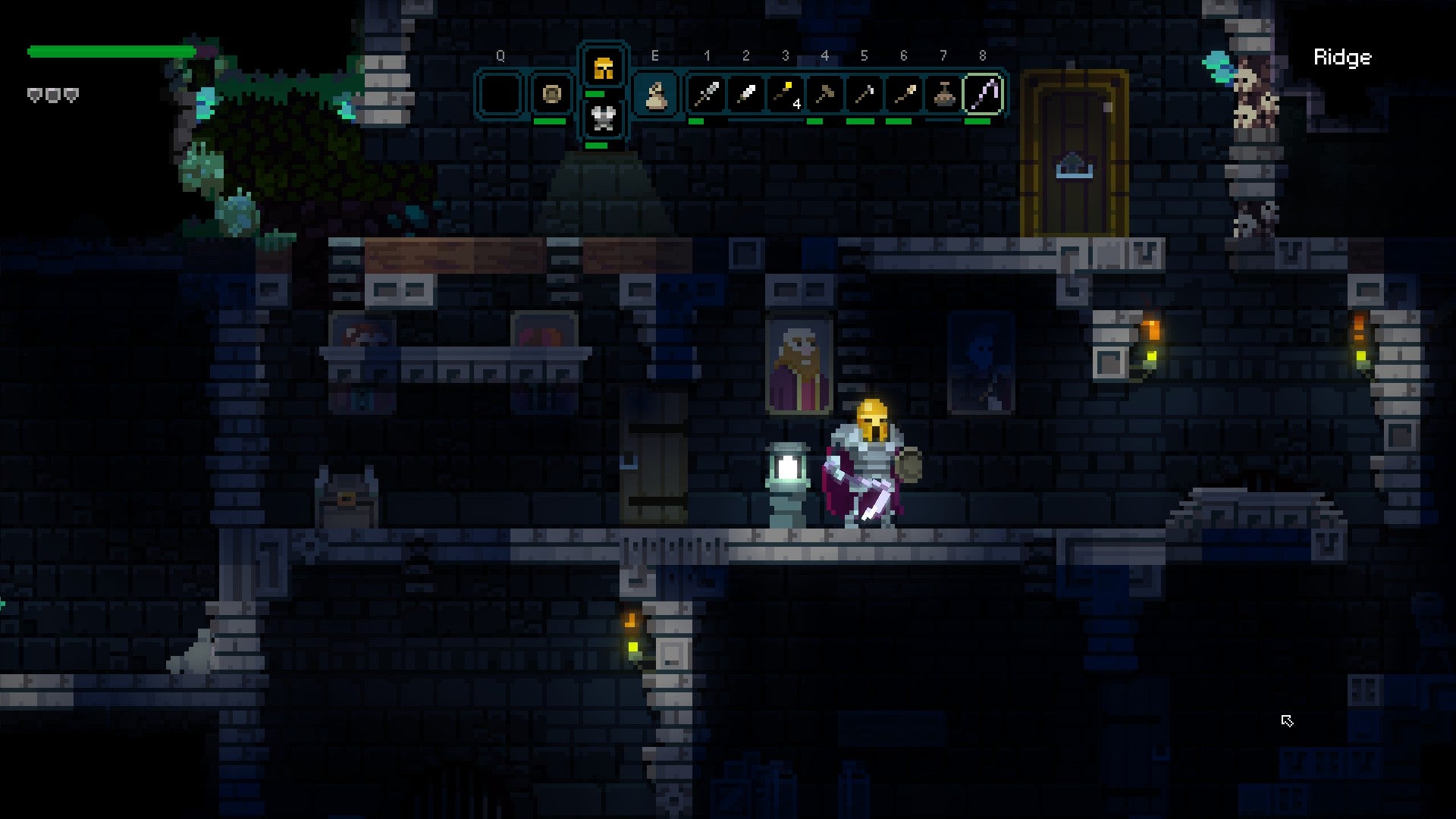Click the number 4 count on torches
This screenshot has width=1456, height=819.
pyautogui.click(x=797, y=103)
